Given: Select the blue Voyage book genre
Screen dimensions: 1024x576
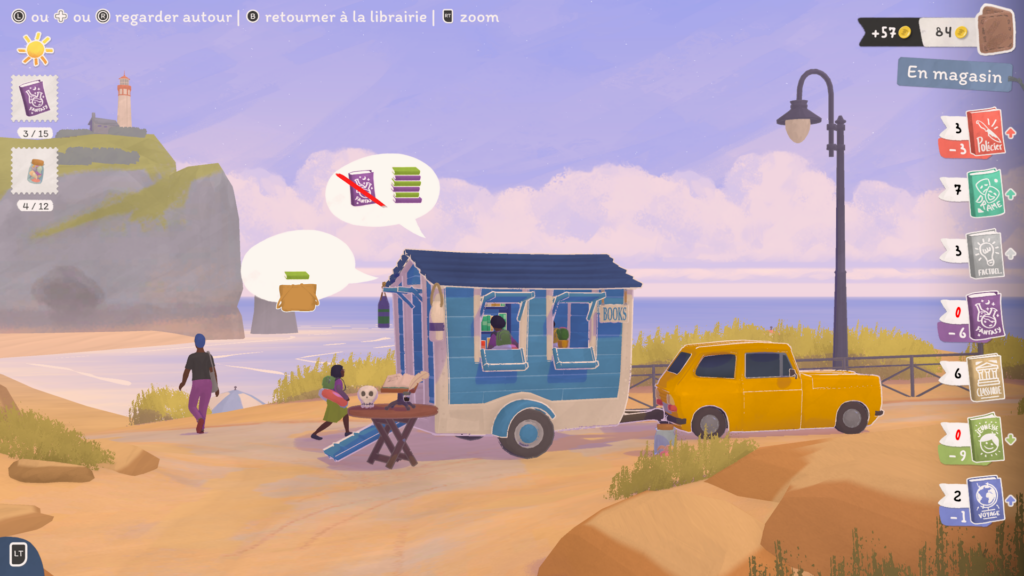Looking at the screenshot, I should 985,499.
